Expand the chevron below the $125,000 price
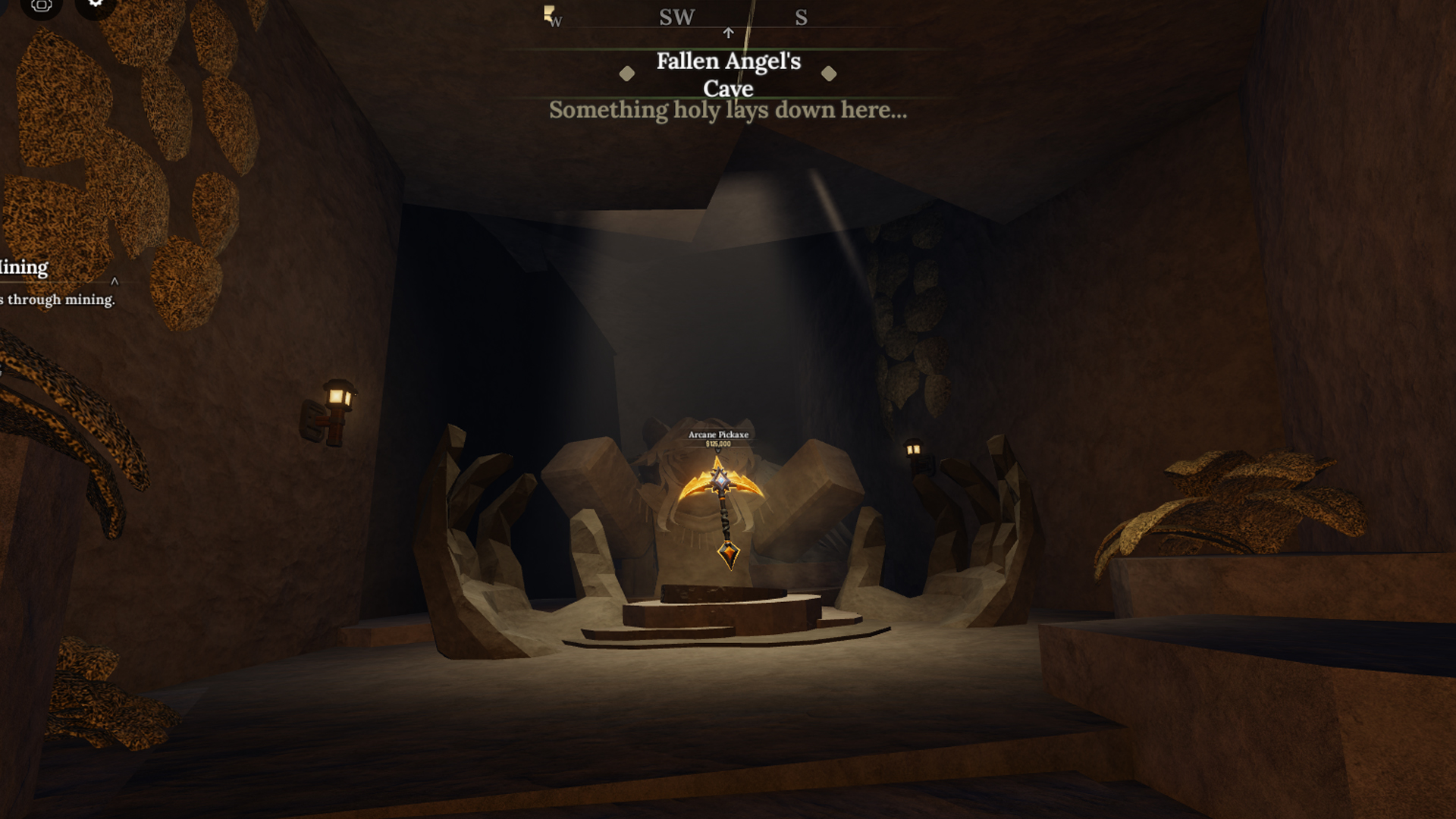This screenshot has width=1456, height=819. (718, 450)
